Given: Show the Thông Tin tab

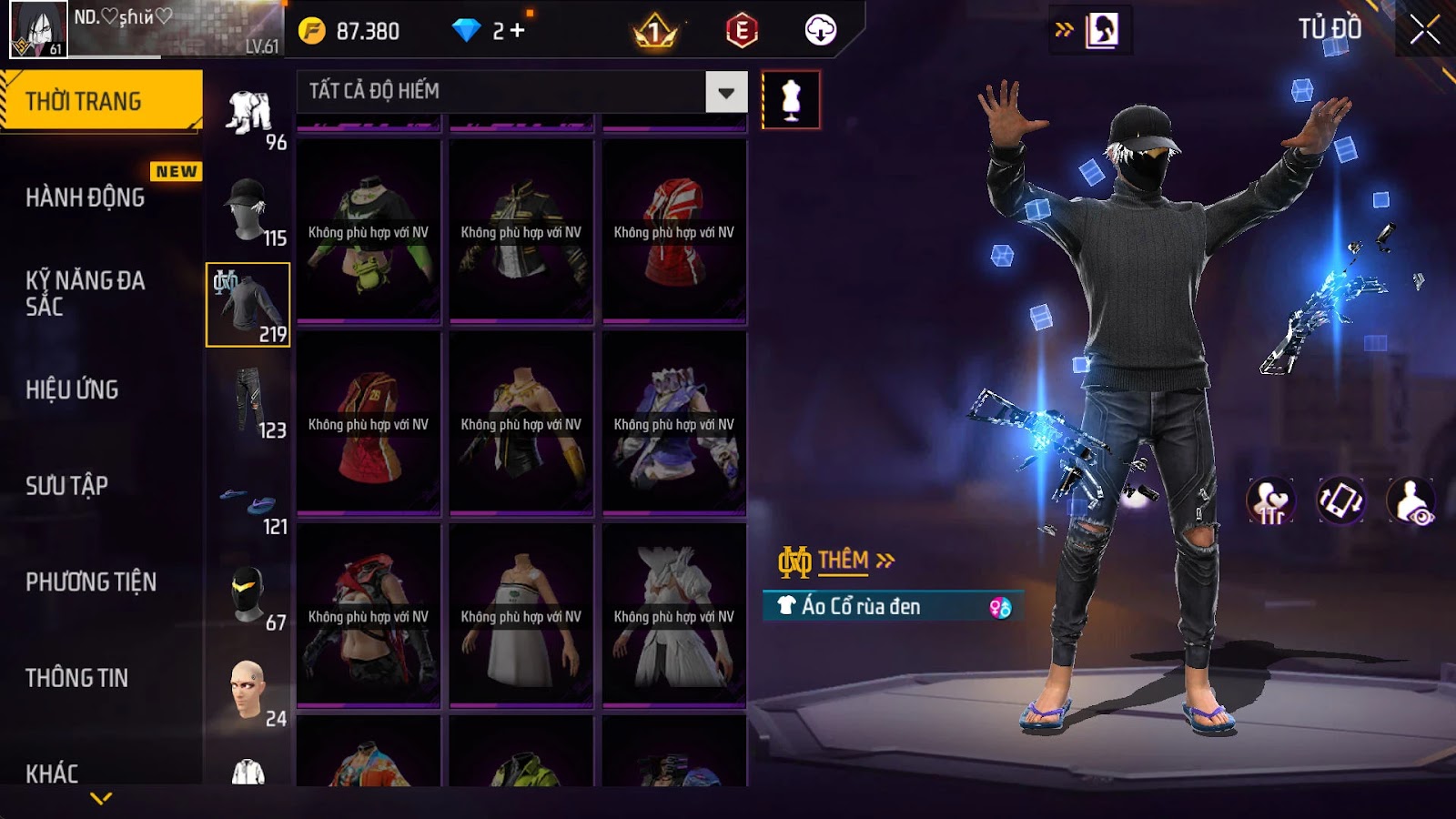Looking at the screenshot, I should coord(77,678).
